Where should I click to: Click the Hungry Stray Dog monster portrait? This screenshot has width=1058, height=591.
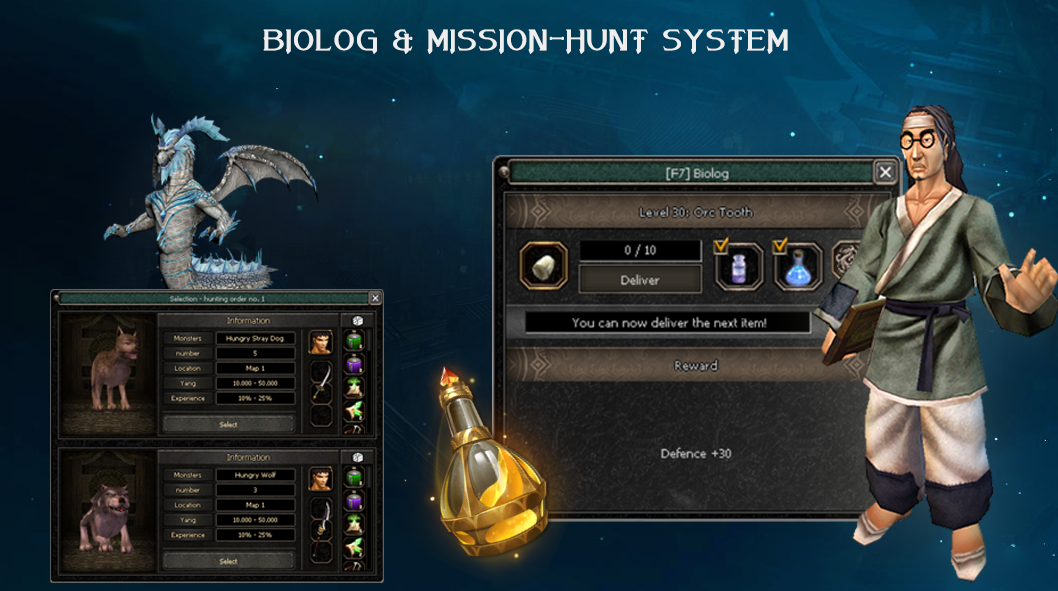click(x=107, y=374)
